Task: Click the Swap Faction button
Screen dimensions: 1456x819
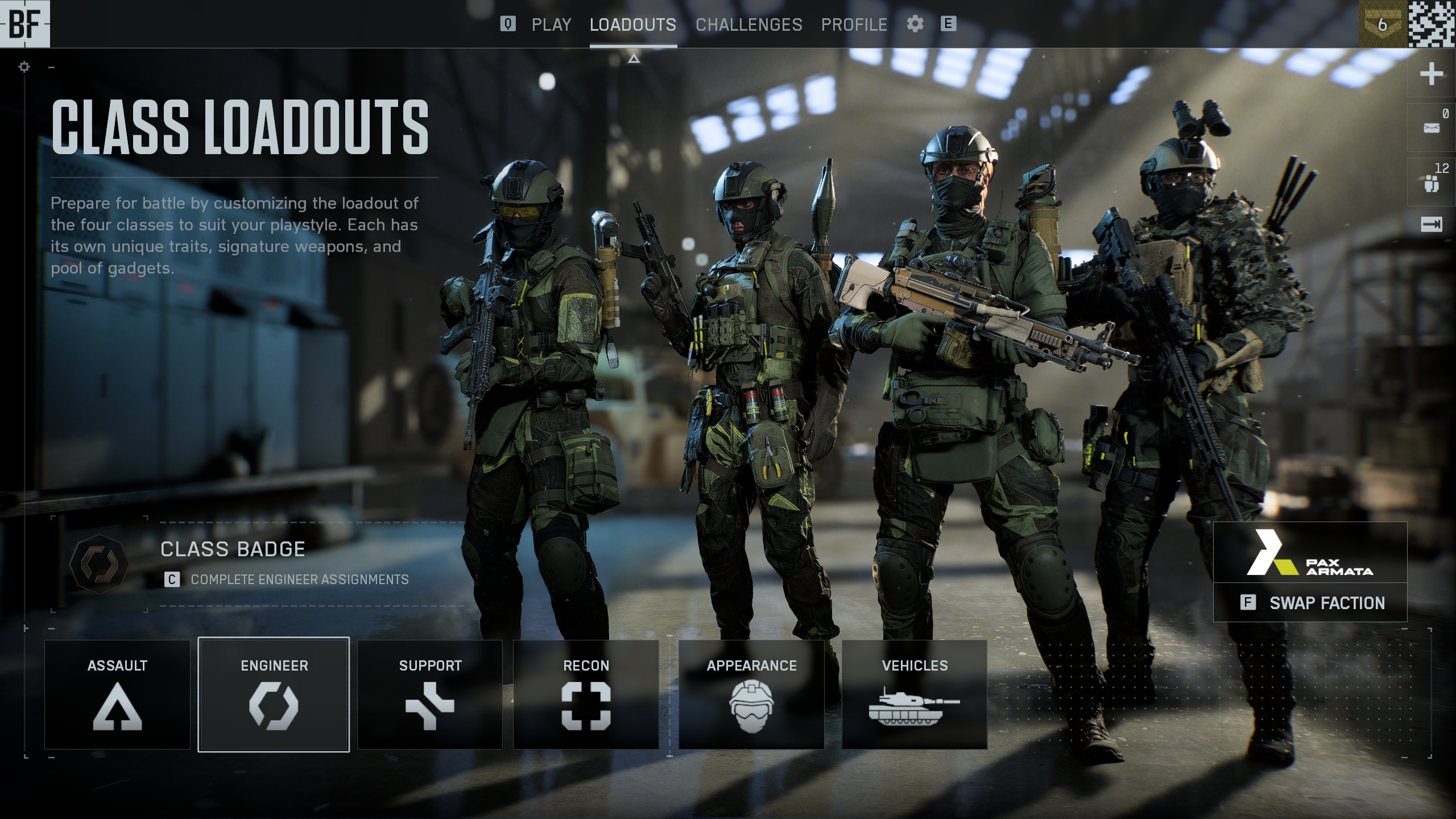Action: click(x=1310, y=603)
